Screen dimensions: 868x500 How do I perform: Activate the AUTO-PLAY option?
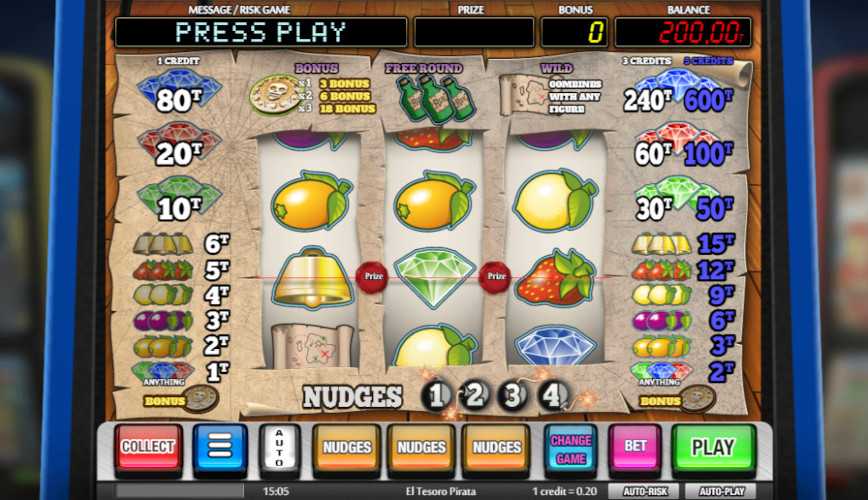point(722,492)
